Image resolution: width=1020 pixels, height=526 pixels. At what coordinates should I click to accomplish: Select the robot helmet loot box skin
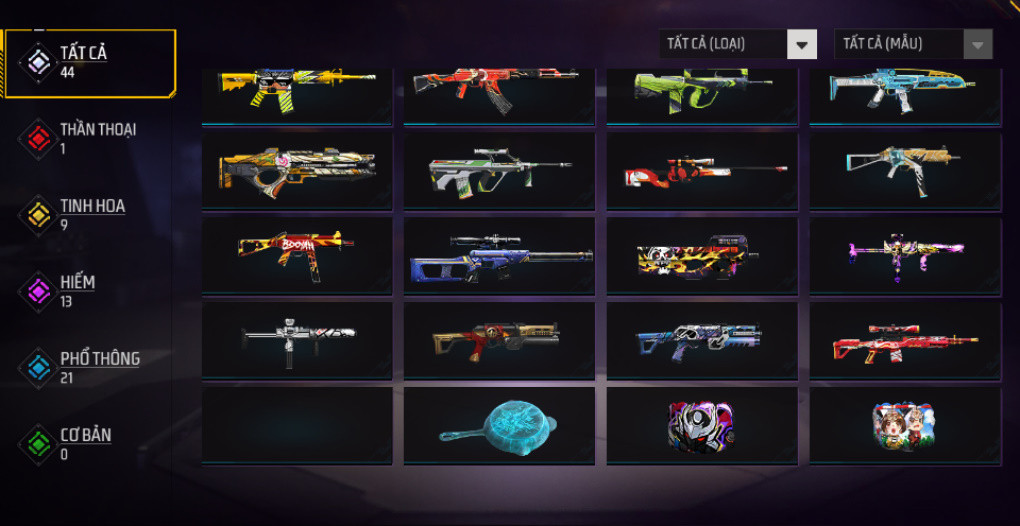(x=702, y=426)
